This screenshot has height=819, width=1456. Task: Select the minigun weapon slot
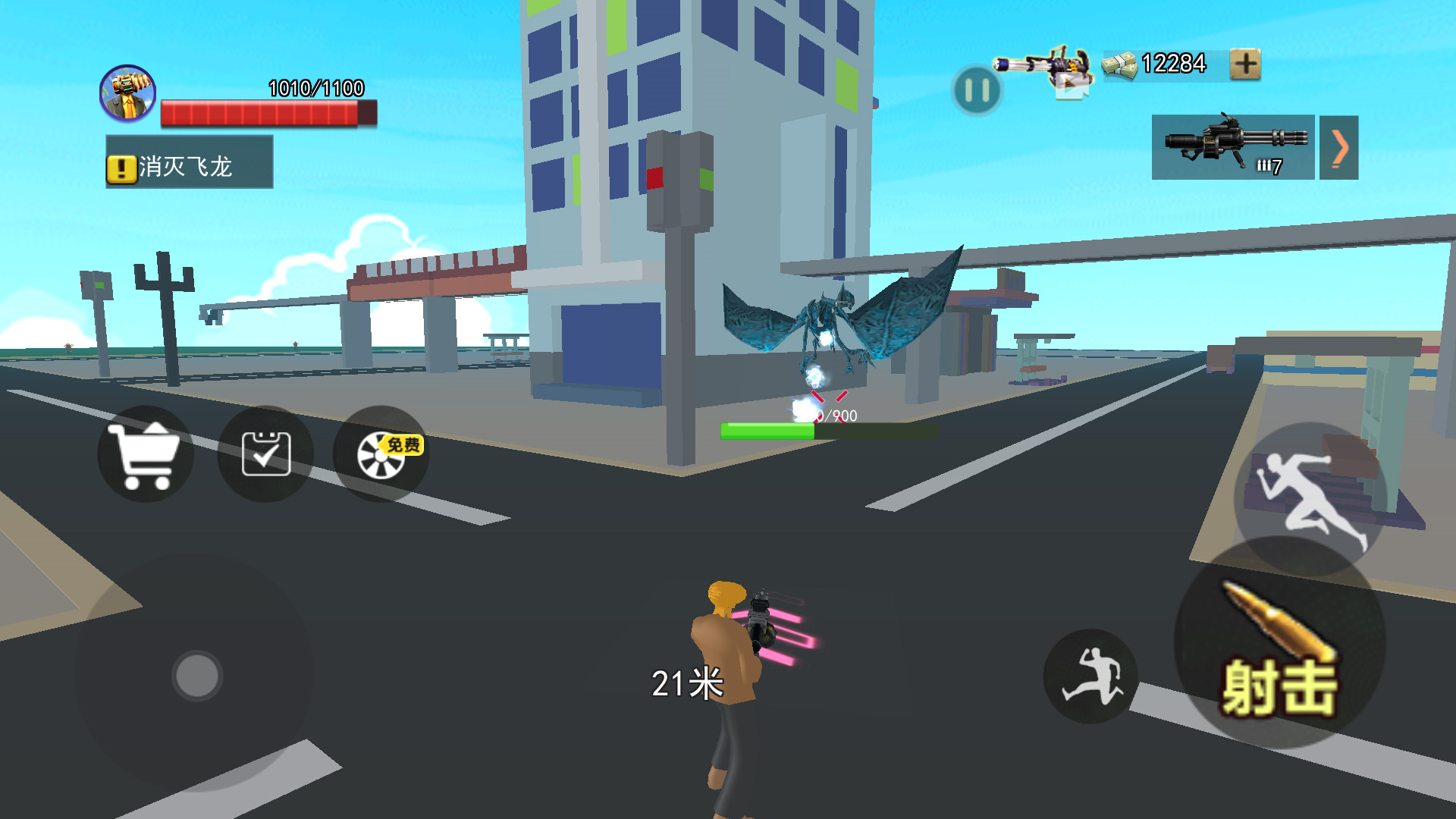[x=1233, y=147]
